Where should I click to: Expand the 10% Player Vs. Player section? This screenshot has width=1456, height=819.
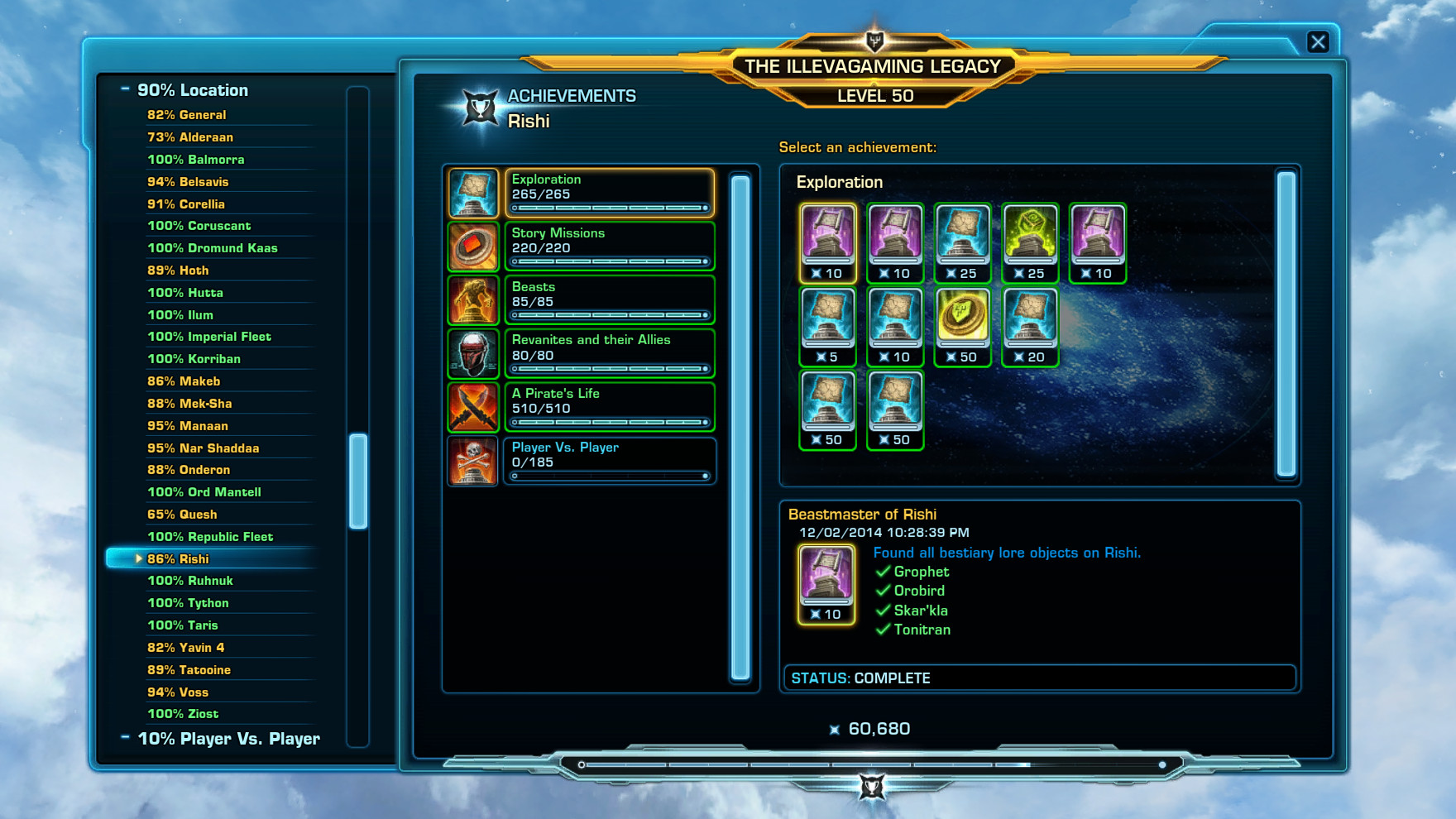[126, 738]
